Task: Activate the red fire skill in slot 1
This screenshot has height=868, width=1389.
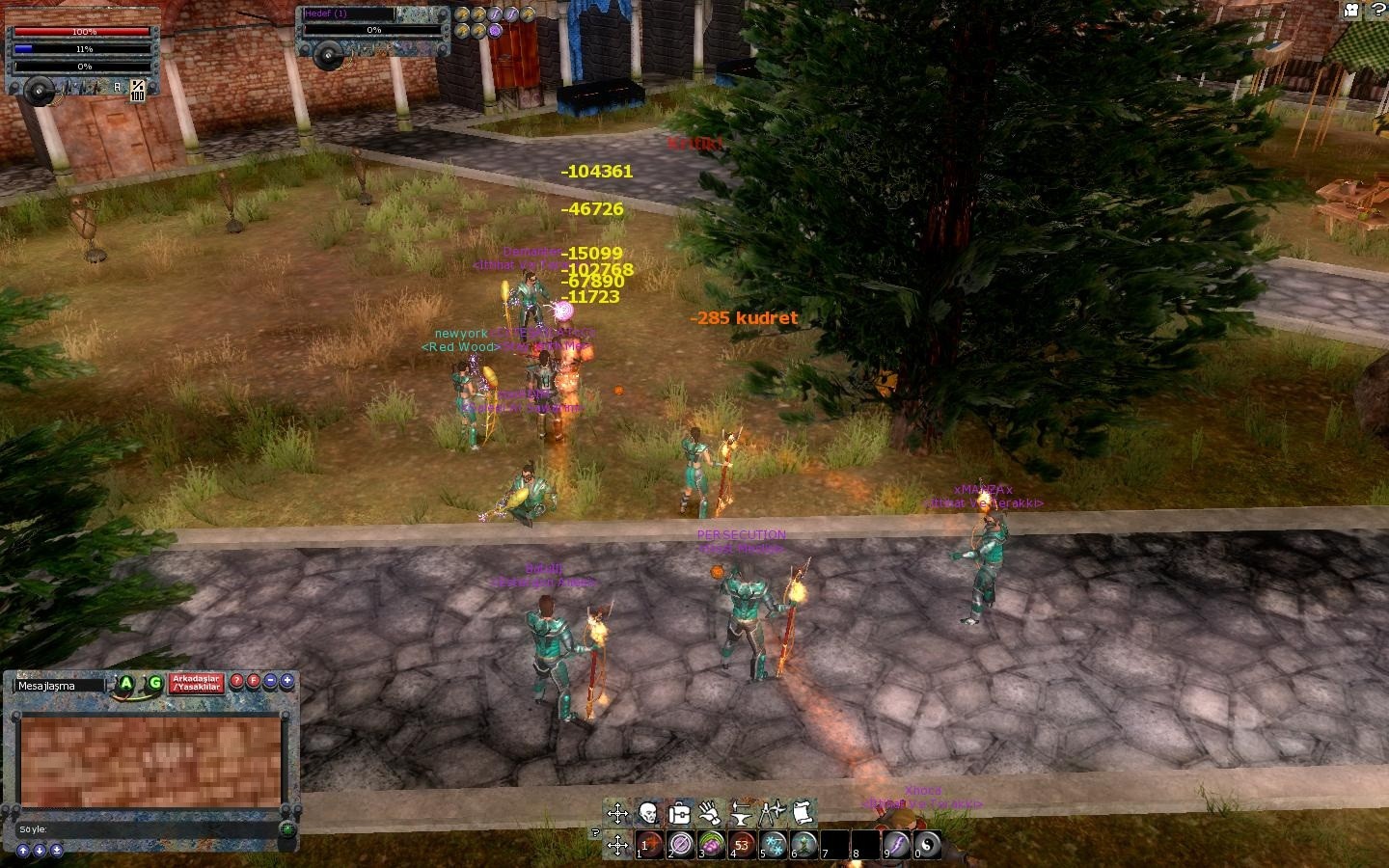Action: [650, 845]
